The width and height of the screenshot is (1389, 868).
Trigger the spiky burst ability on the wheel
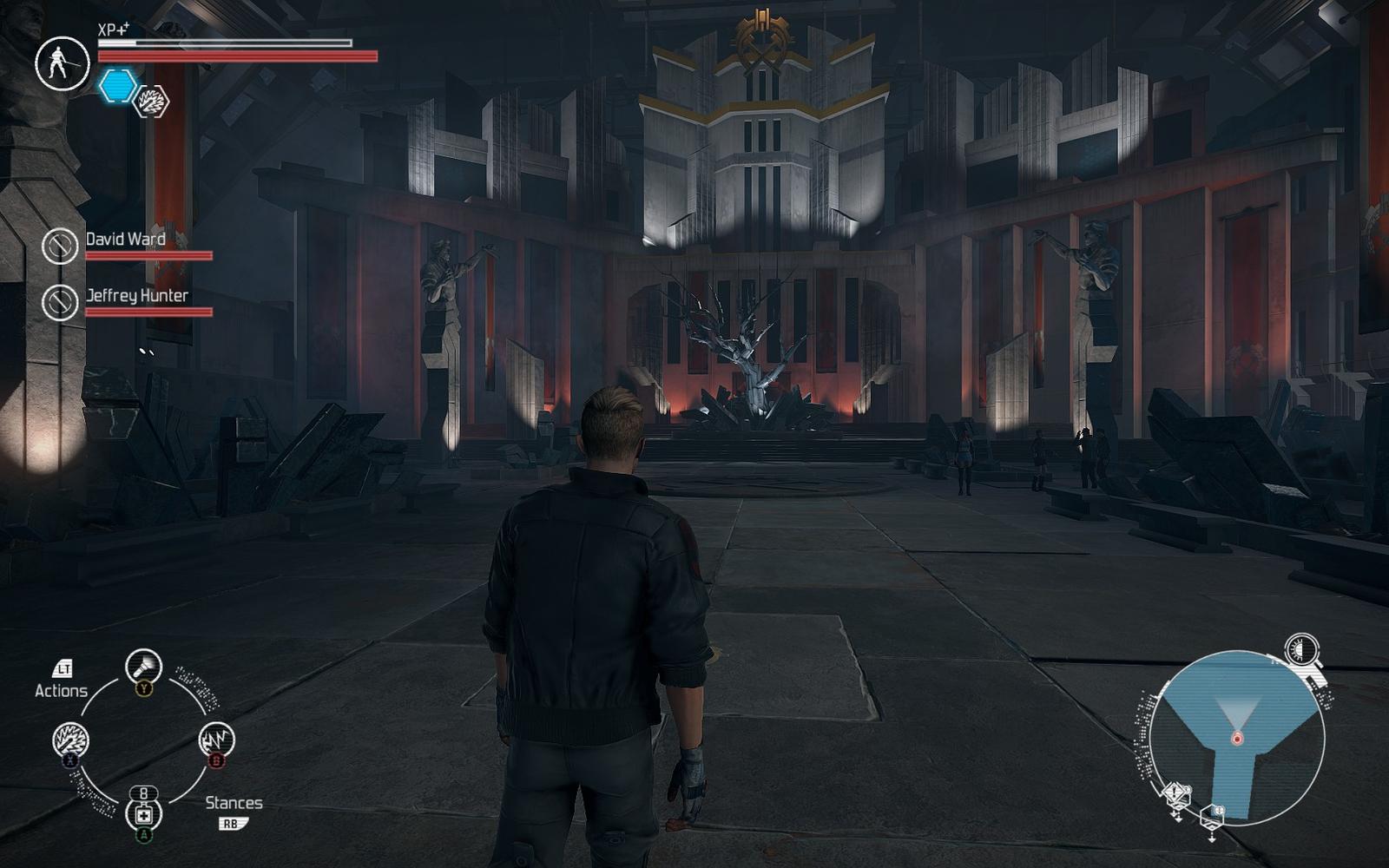pos(70,740)
